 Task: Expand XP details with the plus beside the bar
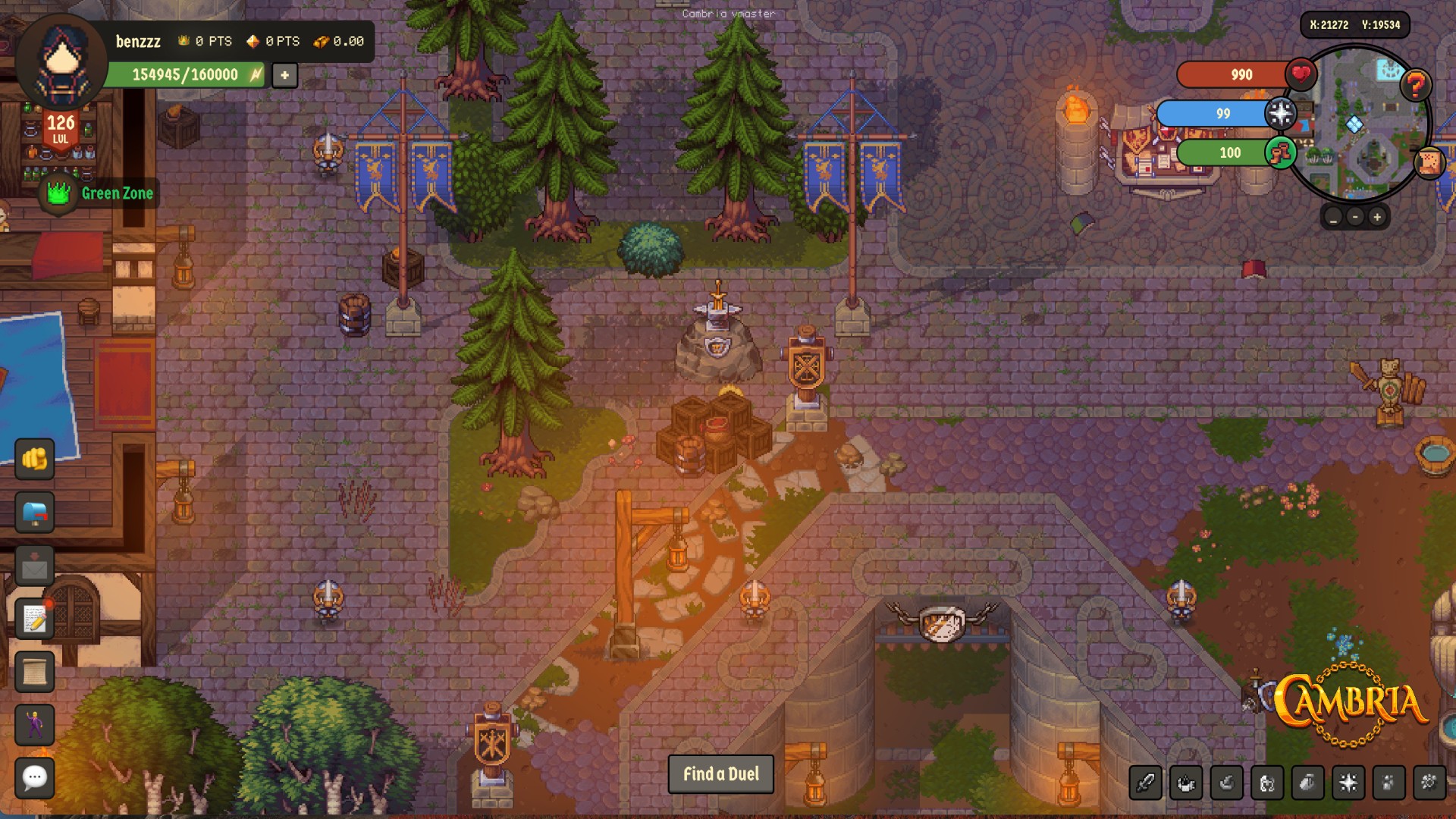(285, 75)
